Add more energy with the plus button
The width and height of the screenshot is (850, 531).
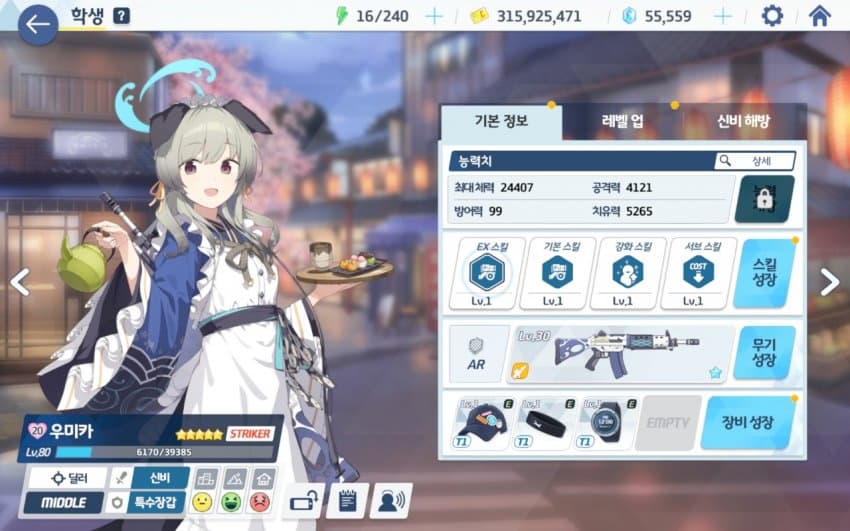tap(434, 16)
